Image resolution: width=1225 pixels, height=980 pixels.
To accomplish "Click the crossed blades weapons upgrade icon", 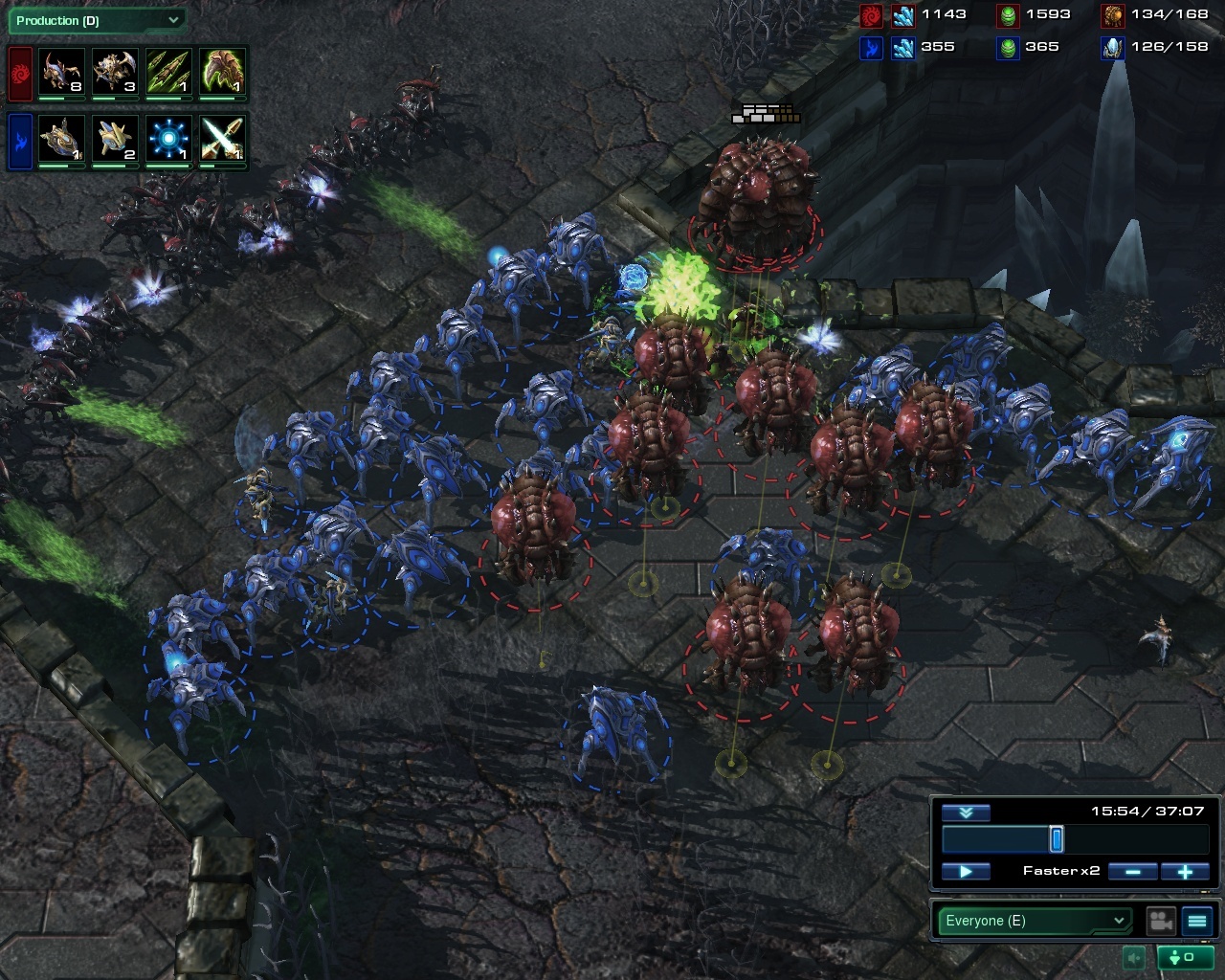I will click(x=222, y=140).
